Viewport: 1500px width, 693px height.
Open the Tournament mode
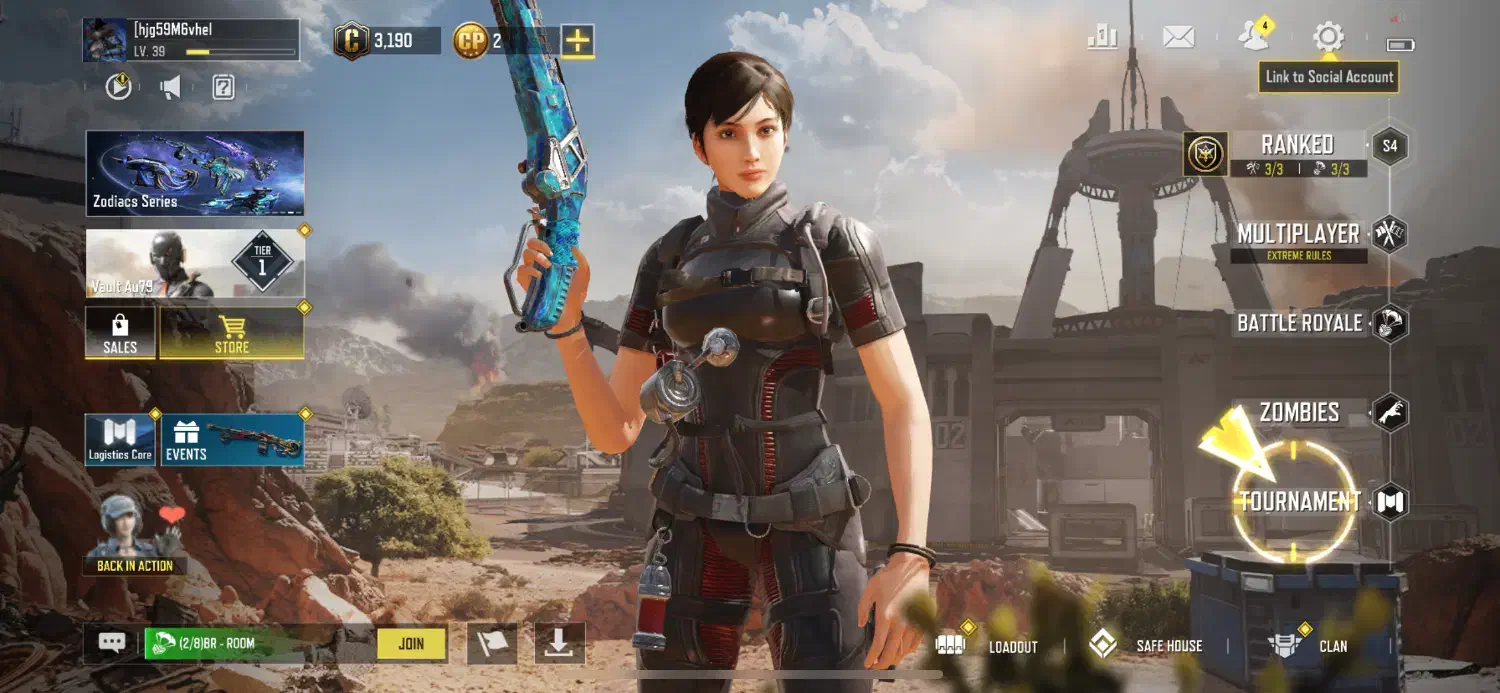point(1299,501)
